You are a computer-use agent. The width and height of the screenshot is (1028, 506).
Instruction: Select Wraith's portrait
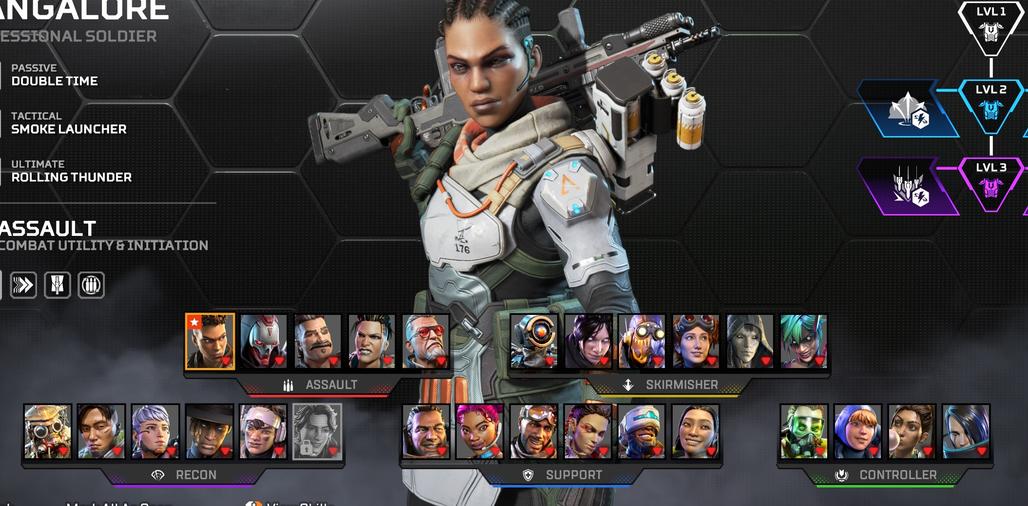pyautogui.click(x=588, y=341)
